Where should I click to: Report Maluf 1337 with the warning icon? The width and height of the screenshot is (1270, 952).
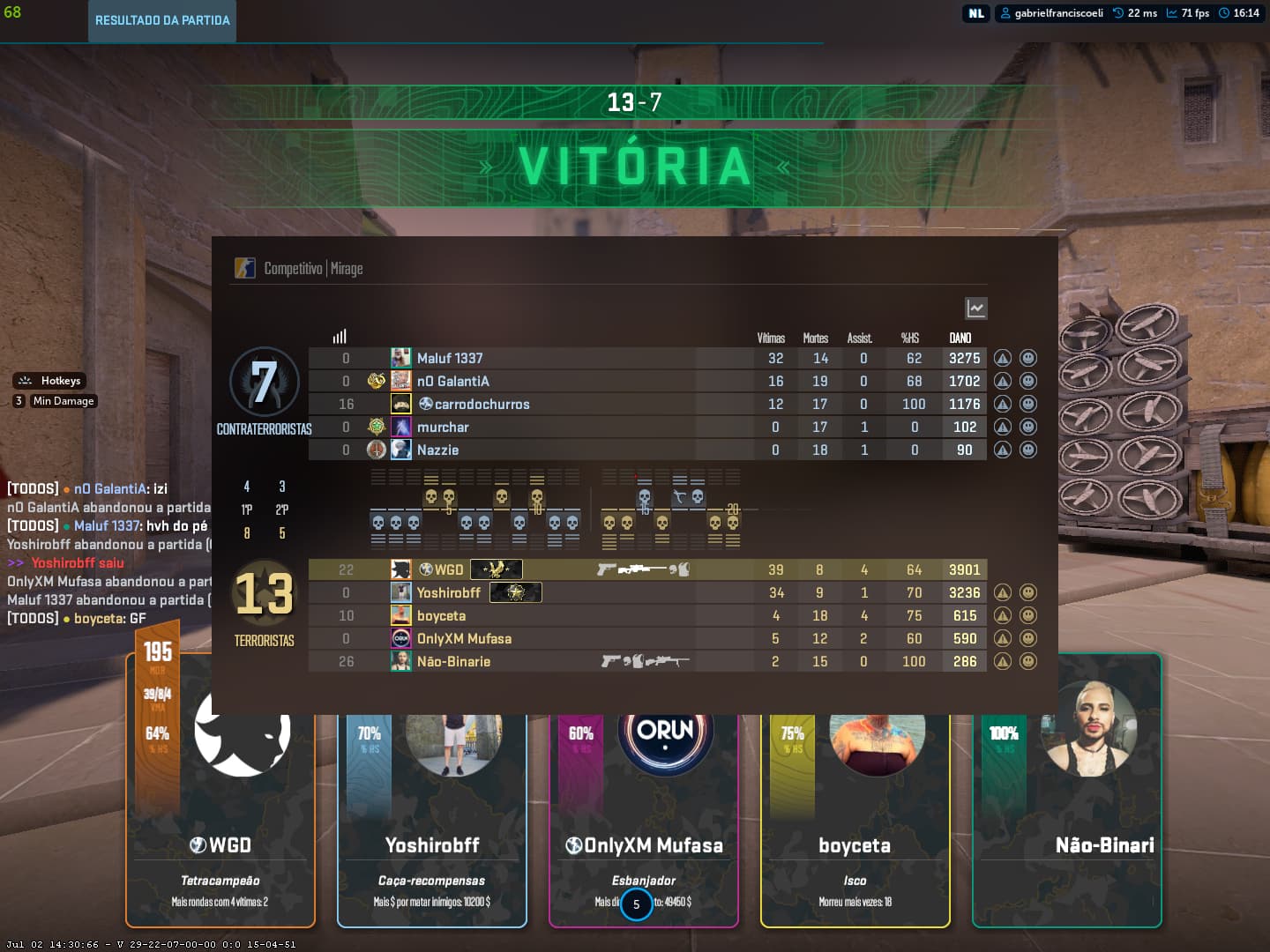click(1002, 359)
